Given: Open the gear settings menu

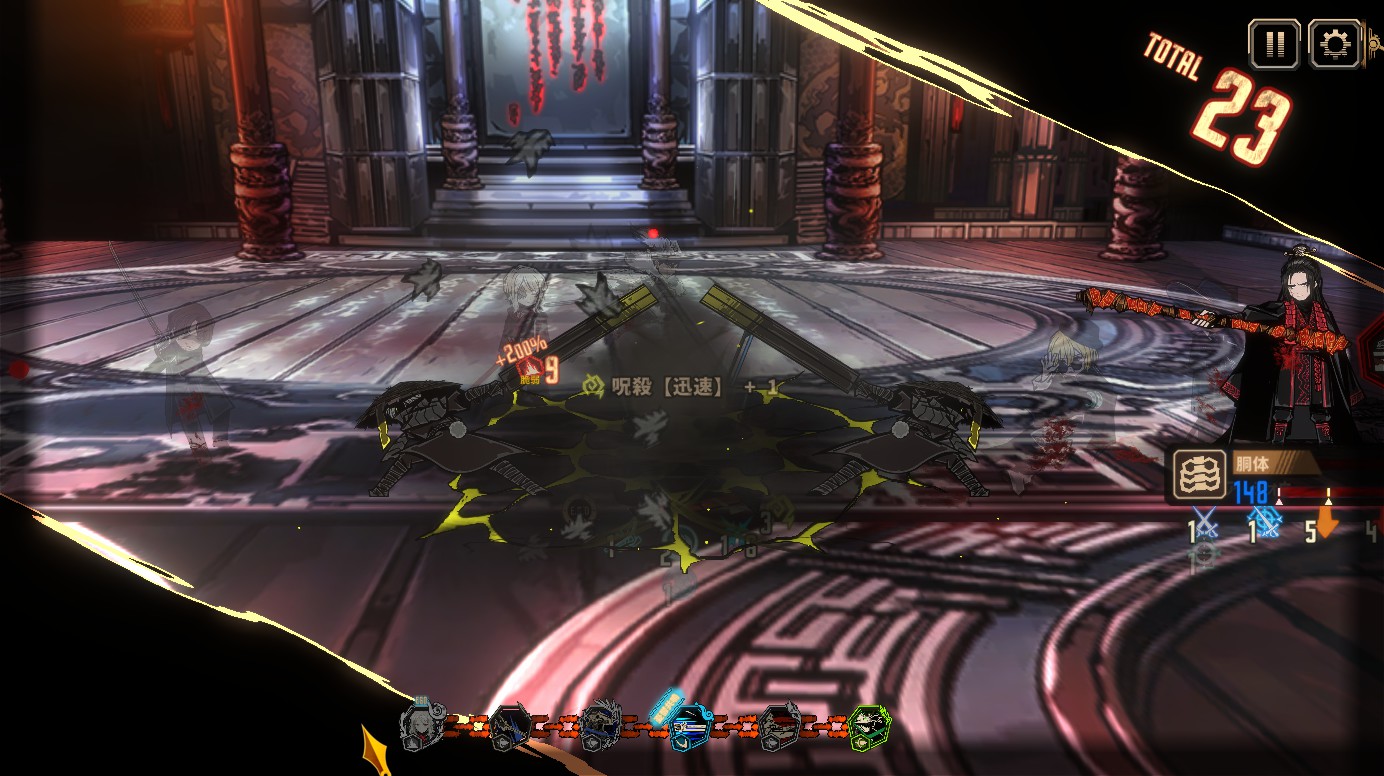Looking at the screenshot, I should [1334, 44].
